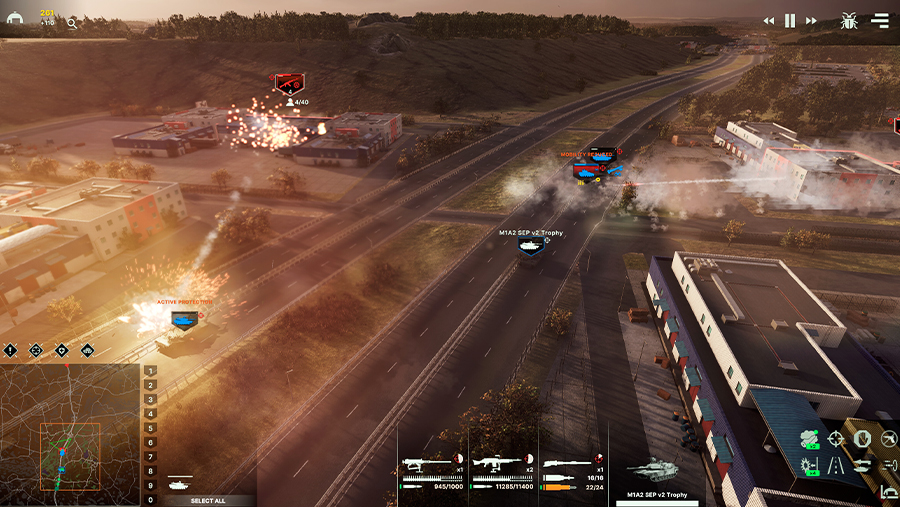Open the deployment dome icon
This screenshot has height=507, width=900.
tap(15, 19)
